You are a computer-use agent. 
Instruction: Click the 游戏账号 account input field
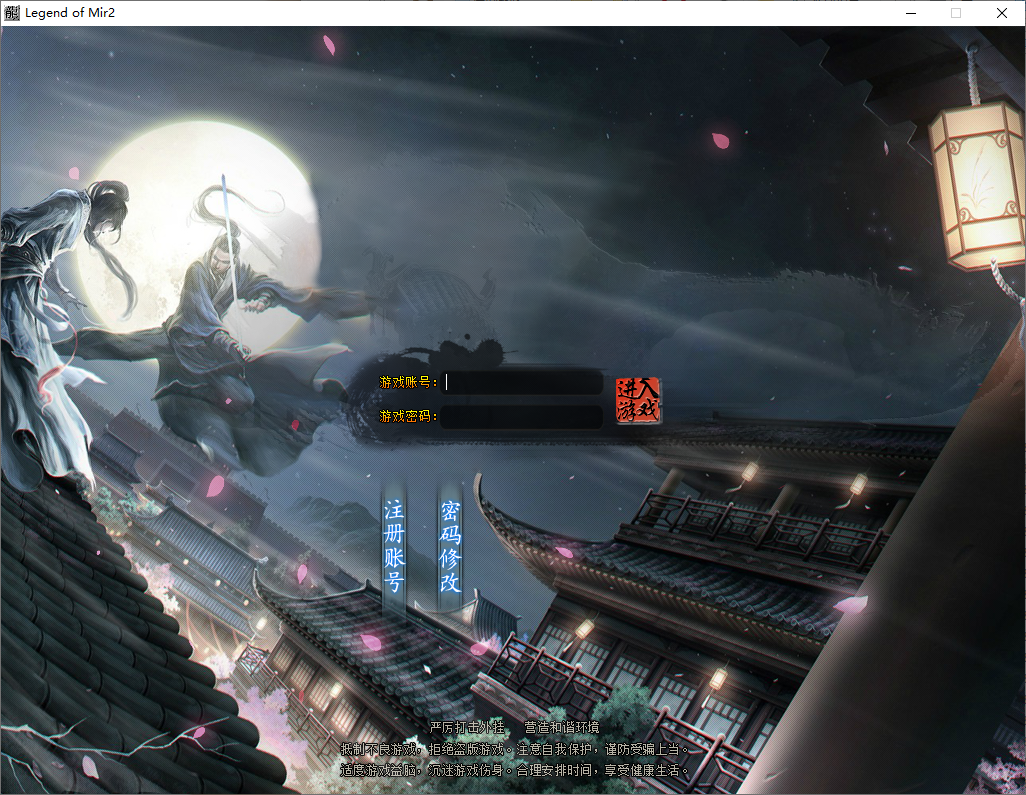click(523, 383)
